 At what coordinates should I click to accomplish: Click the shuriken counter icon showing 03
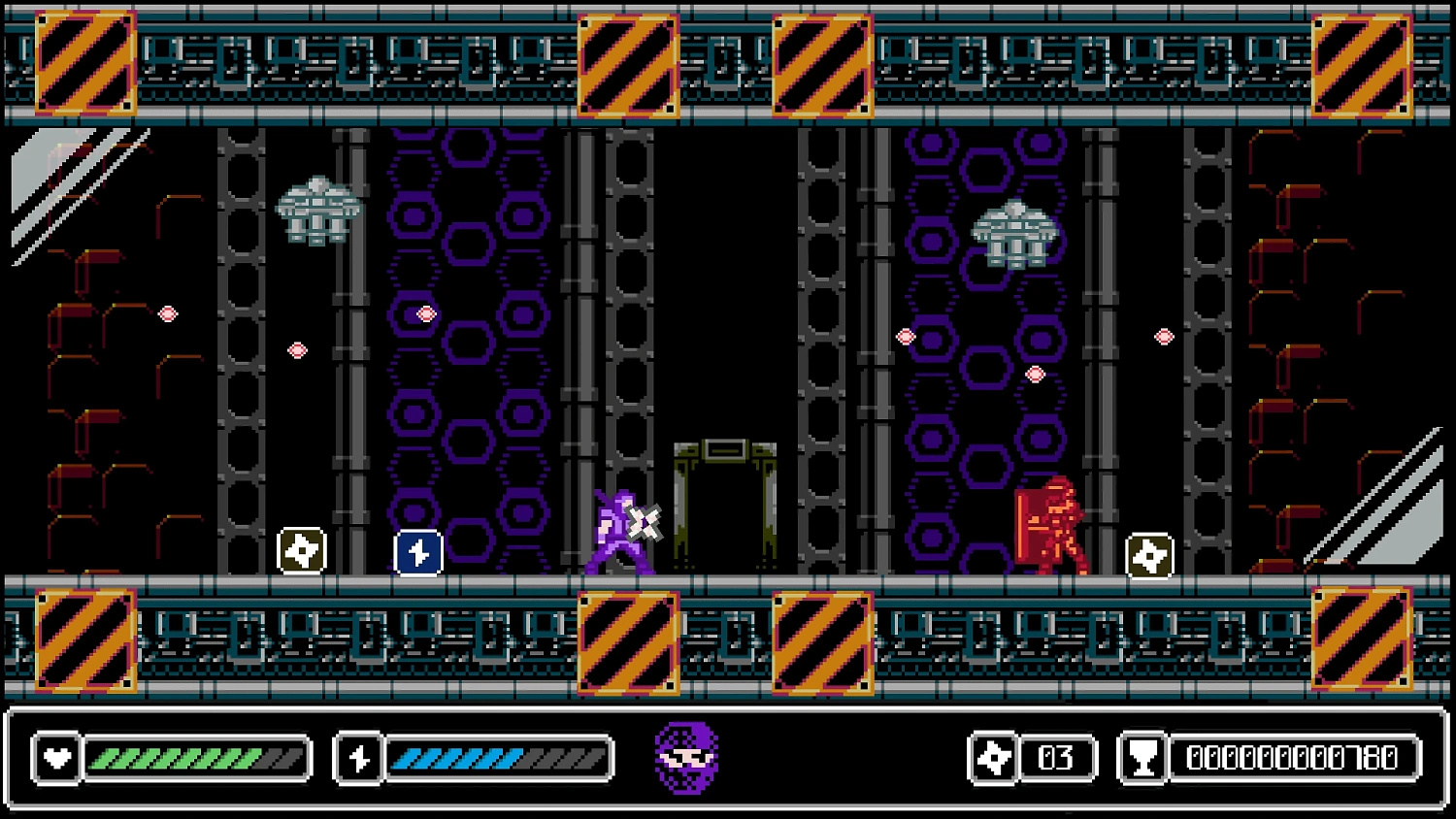click(x=992, y=758)
